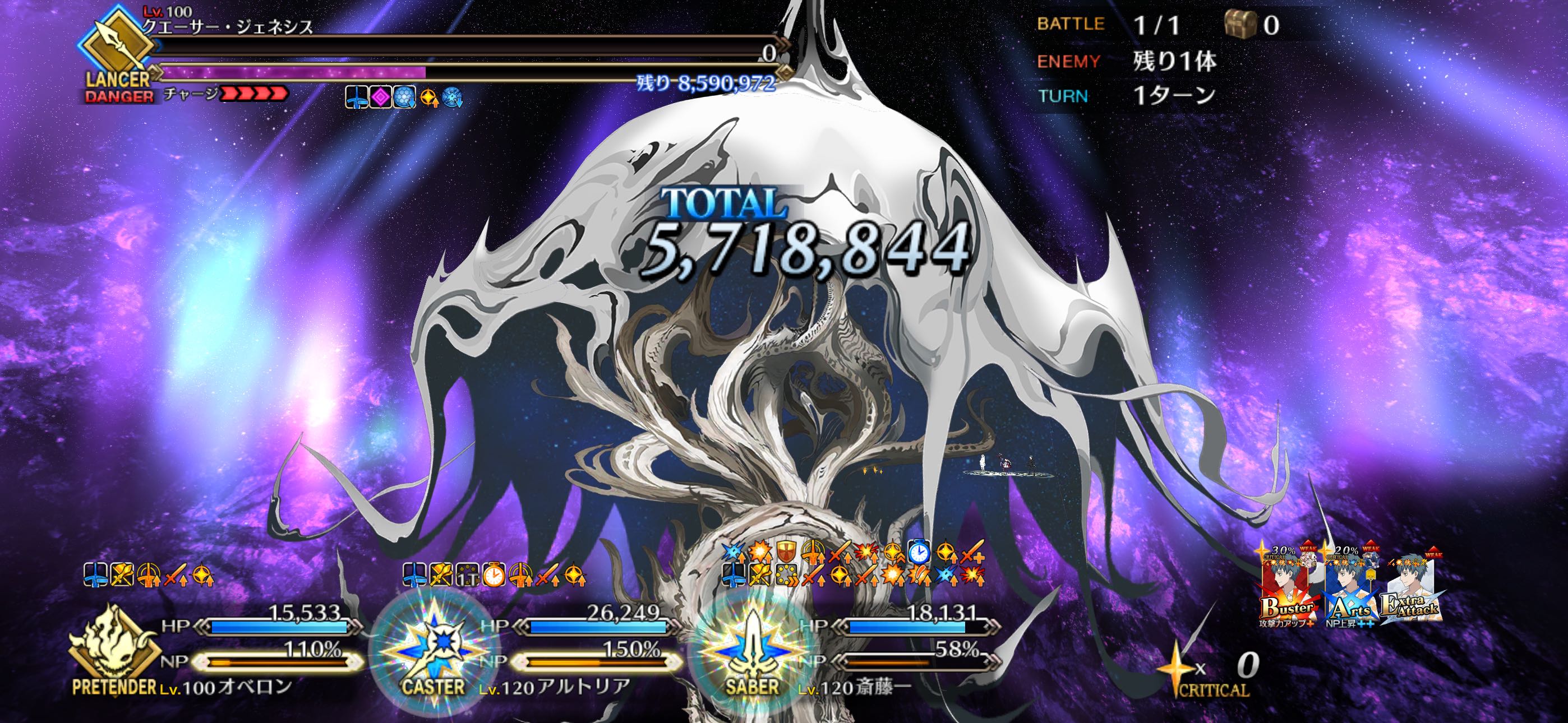Open the enemy's status effect icons
Screen dimensions: 1568x723
tap(403, 98)
